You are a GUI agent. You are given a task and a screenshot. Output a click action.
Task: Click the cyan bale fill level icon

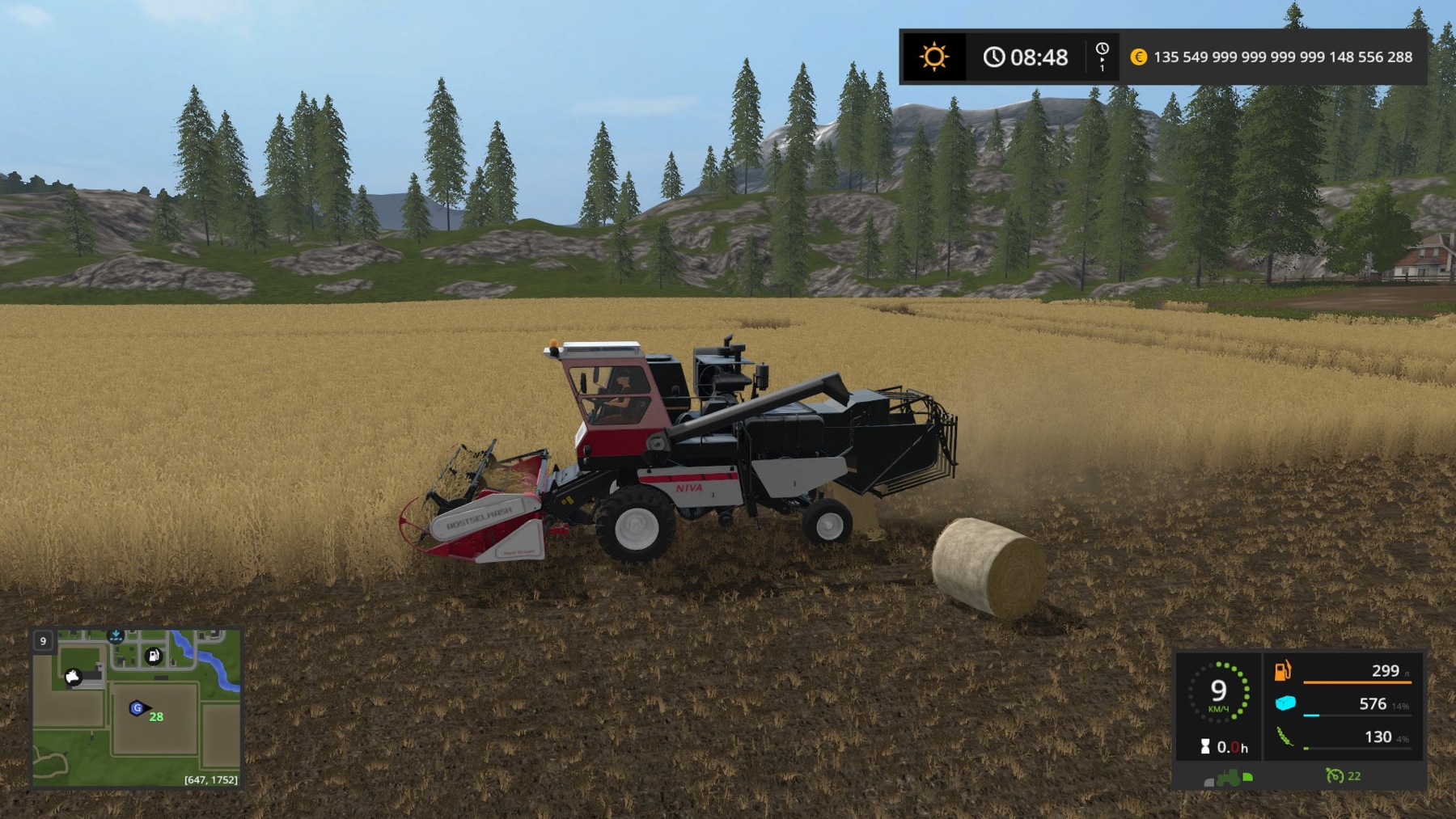(x=1285, y=704)
